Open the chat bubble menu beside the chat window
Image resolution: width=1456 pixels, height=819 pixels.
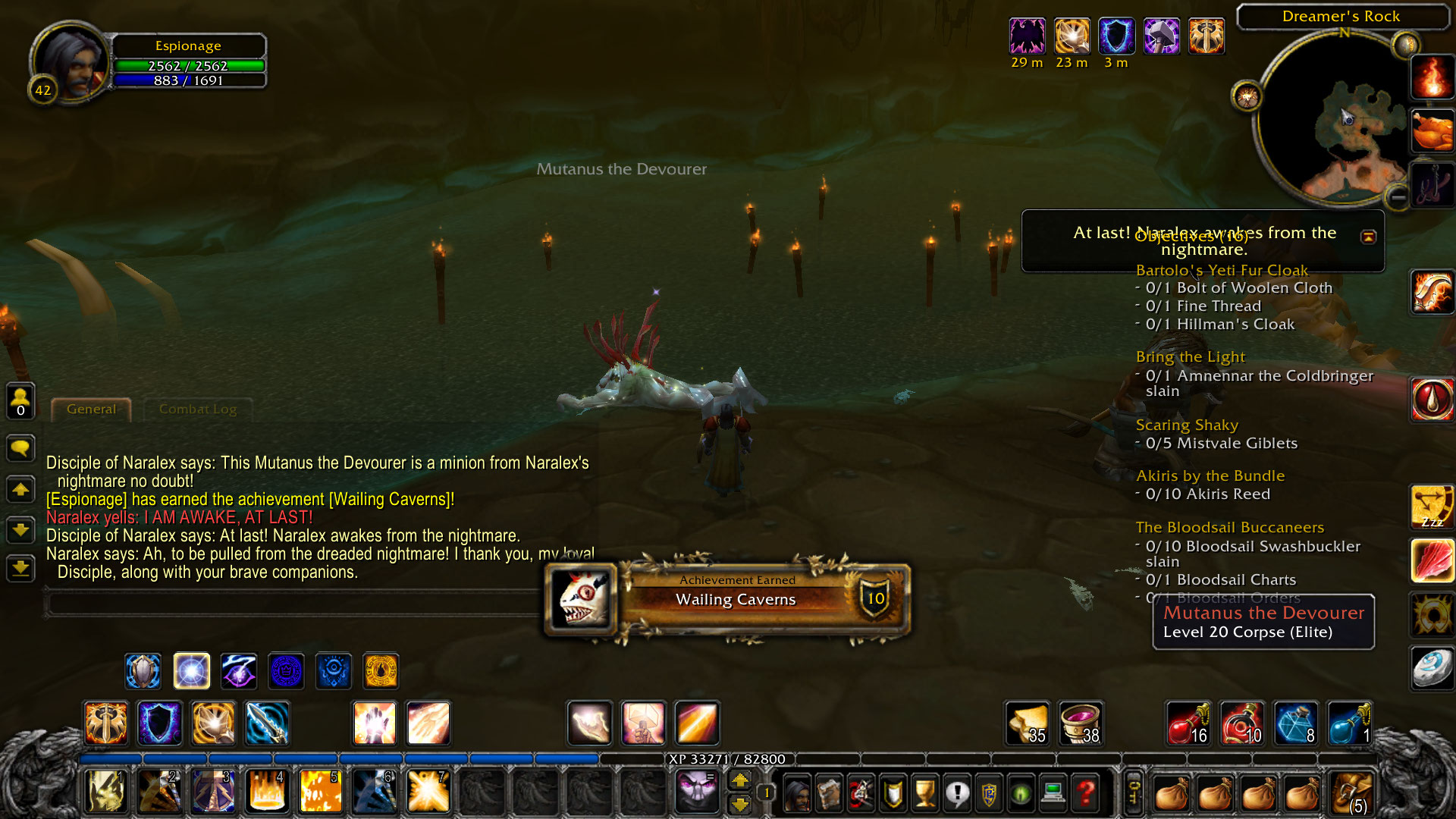pyautogui.click(x=19, y=449)
